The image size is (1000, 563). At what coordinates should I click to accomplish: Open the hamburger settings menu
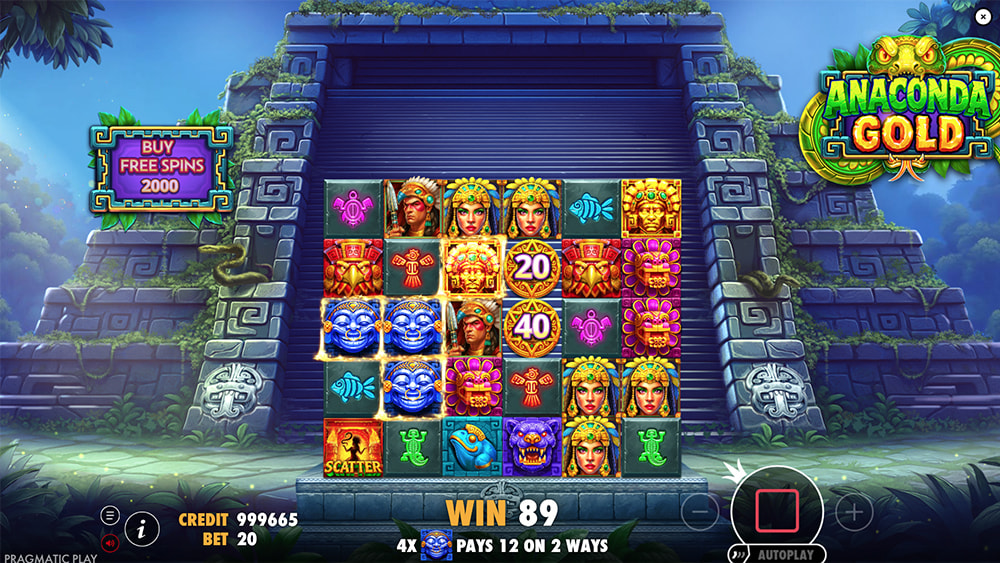(x=110, y=516)
